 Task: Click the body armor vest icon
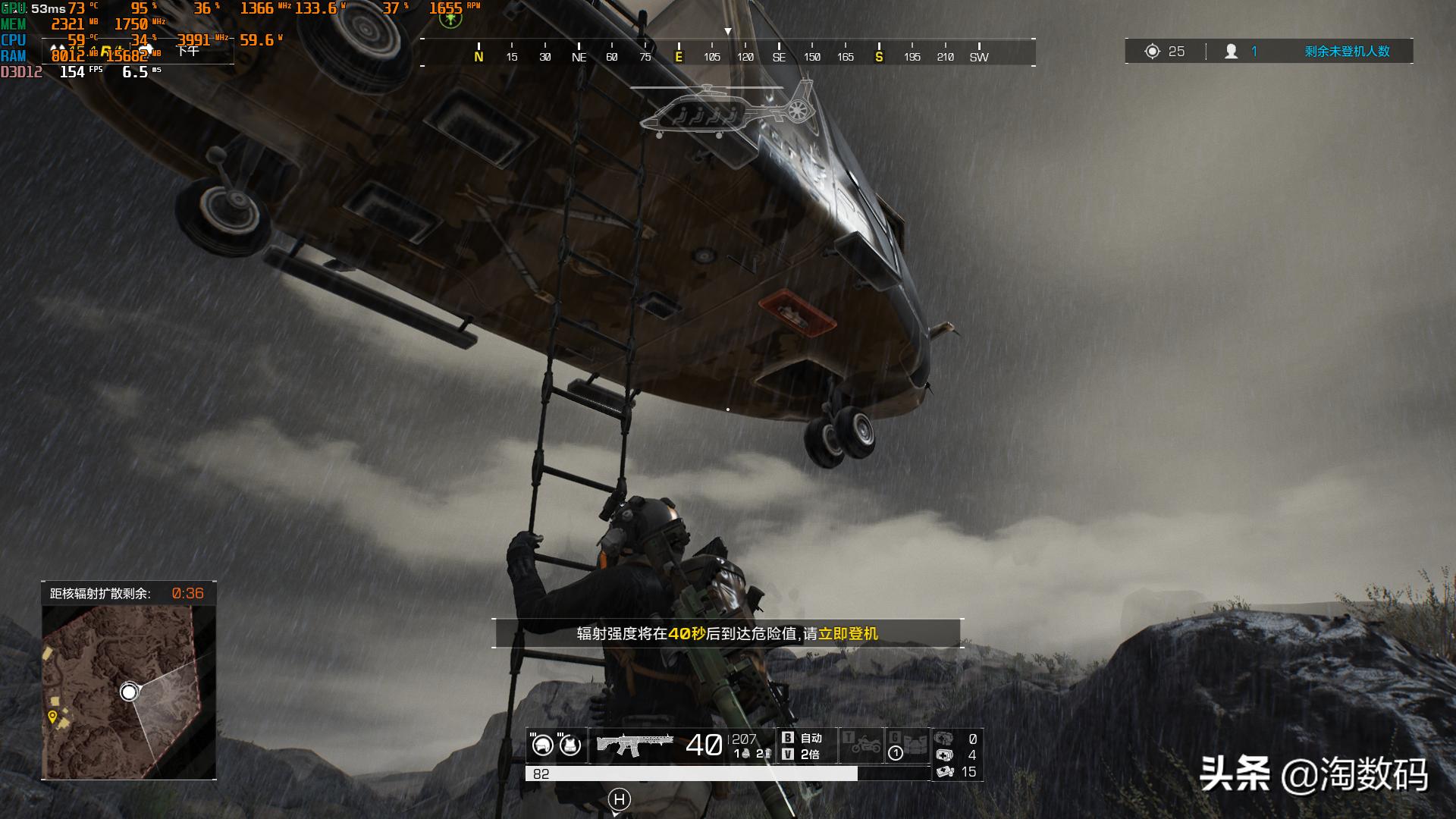coord(570,745)
